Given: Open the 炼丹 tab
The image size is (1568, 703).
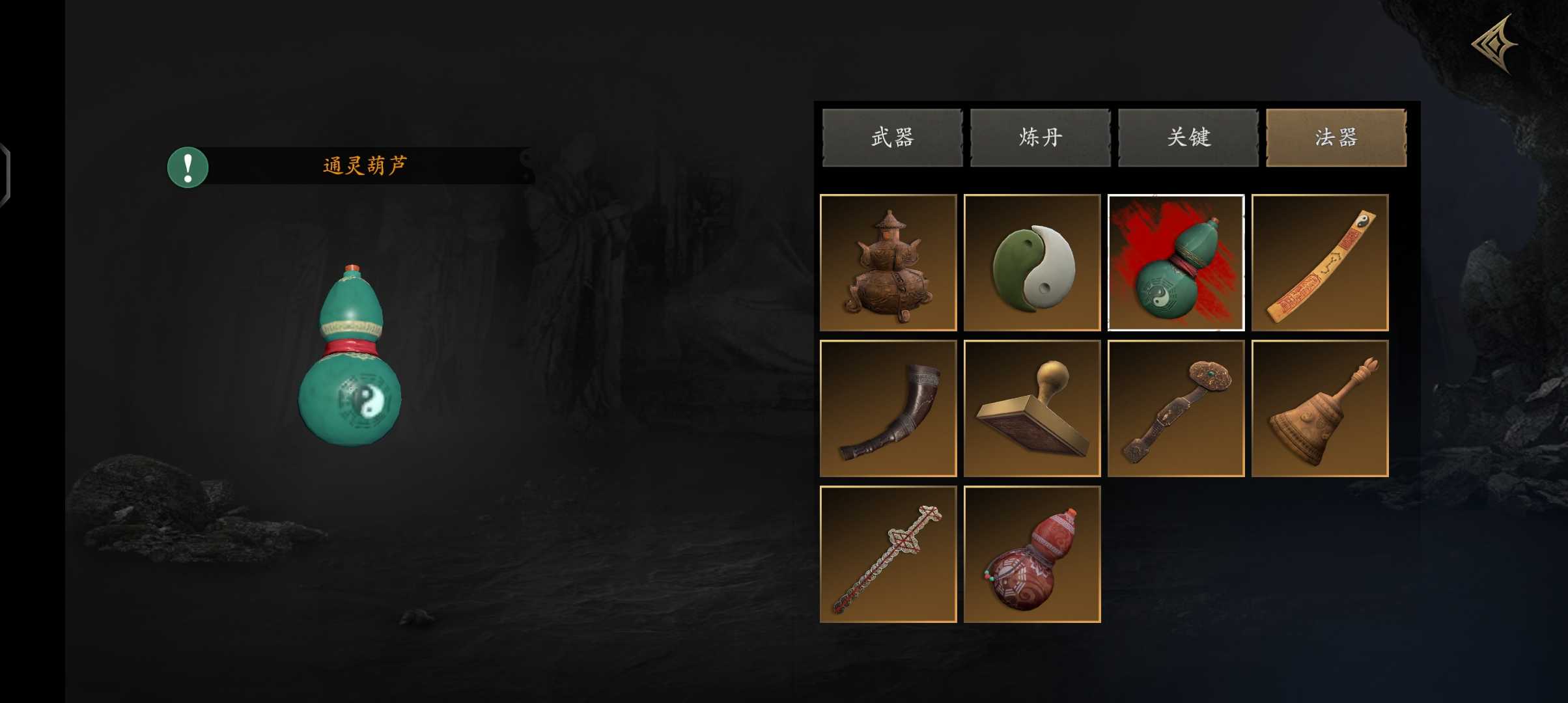Looking at the screenshot, I should point(1040,137).
